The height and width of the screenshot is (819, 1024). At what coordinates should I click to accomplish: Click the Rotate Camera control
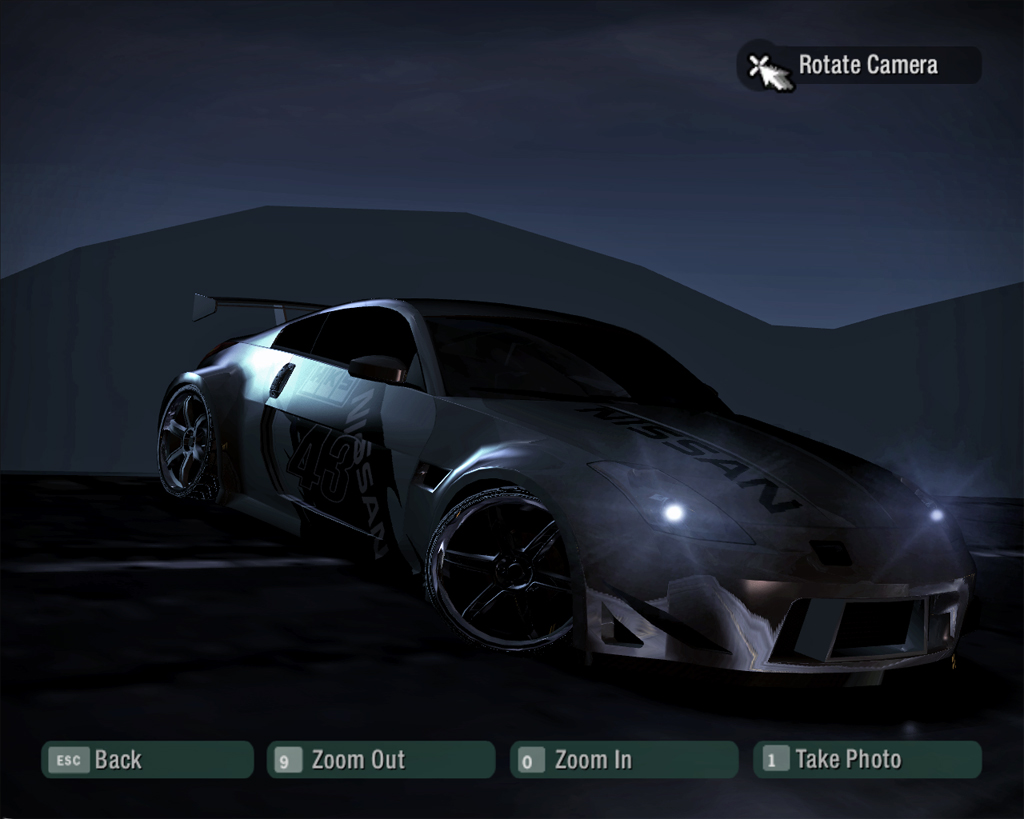click(860, 66)
